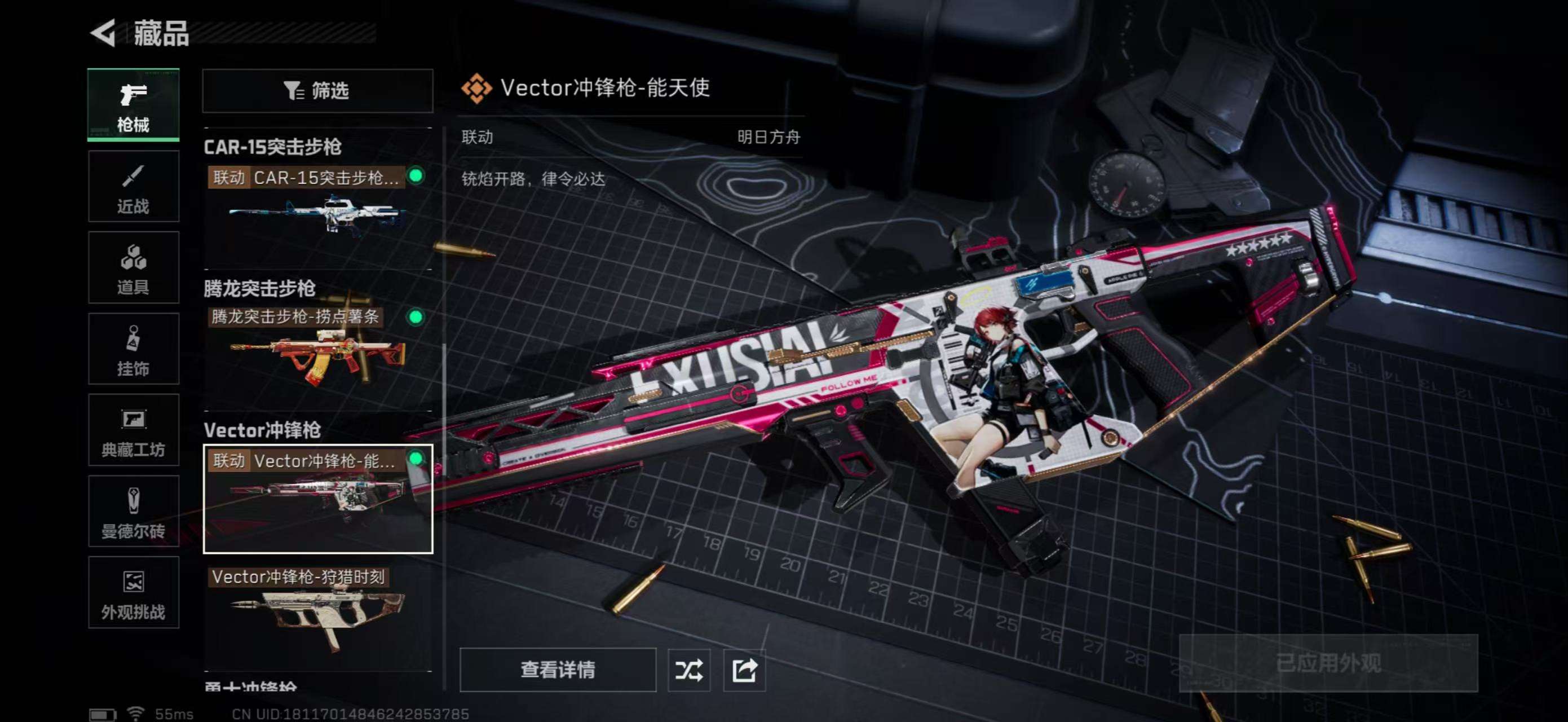The image size is (1568, 722).
Task: Open the 挂饰 charms section
Action: pyautogui.click(x=133, y=349)
